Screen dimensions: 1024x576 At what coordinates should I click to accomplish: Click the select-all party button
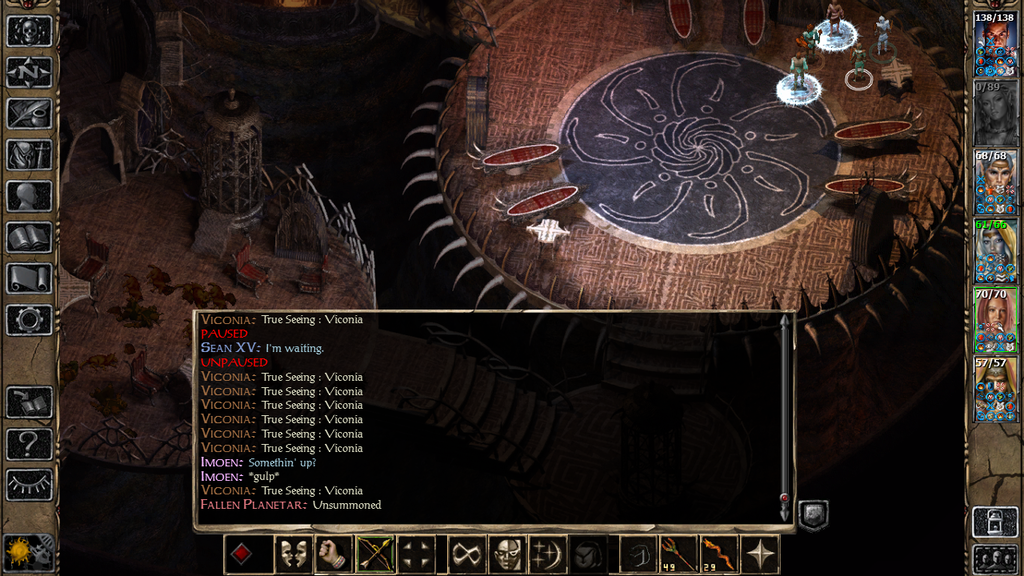coord(995,558)
